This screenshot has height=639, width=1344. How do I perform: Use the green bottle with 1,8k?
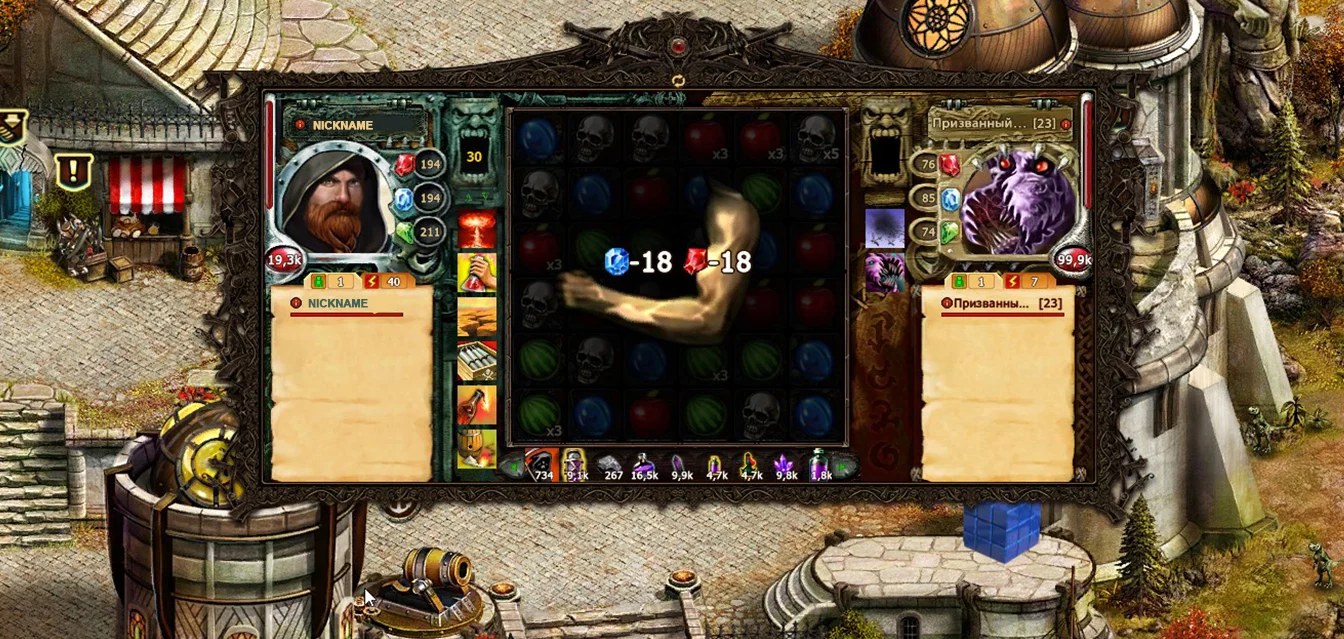tap(819, 464)
